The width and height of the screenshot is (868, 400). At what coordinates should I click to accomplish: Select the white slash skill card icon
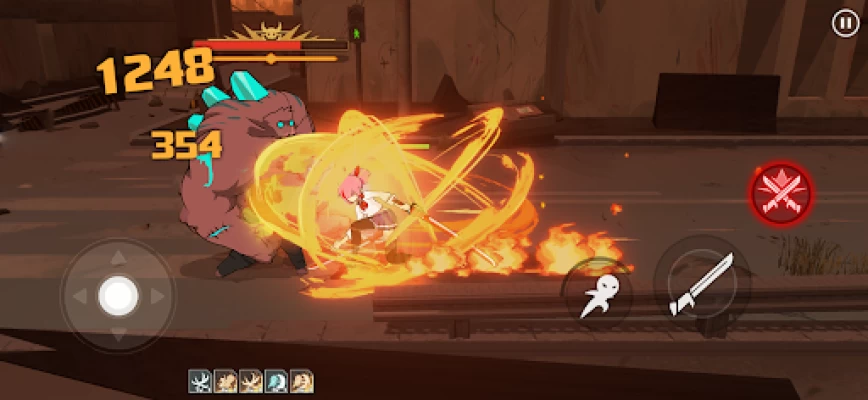pyautogui.click(x=200, y=381)
